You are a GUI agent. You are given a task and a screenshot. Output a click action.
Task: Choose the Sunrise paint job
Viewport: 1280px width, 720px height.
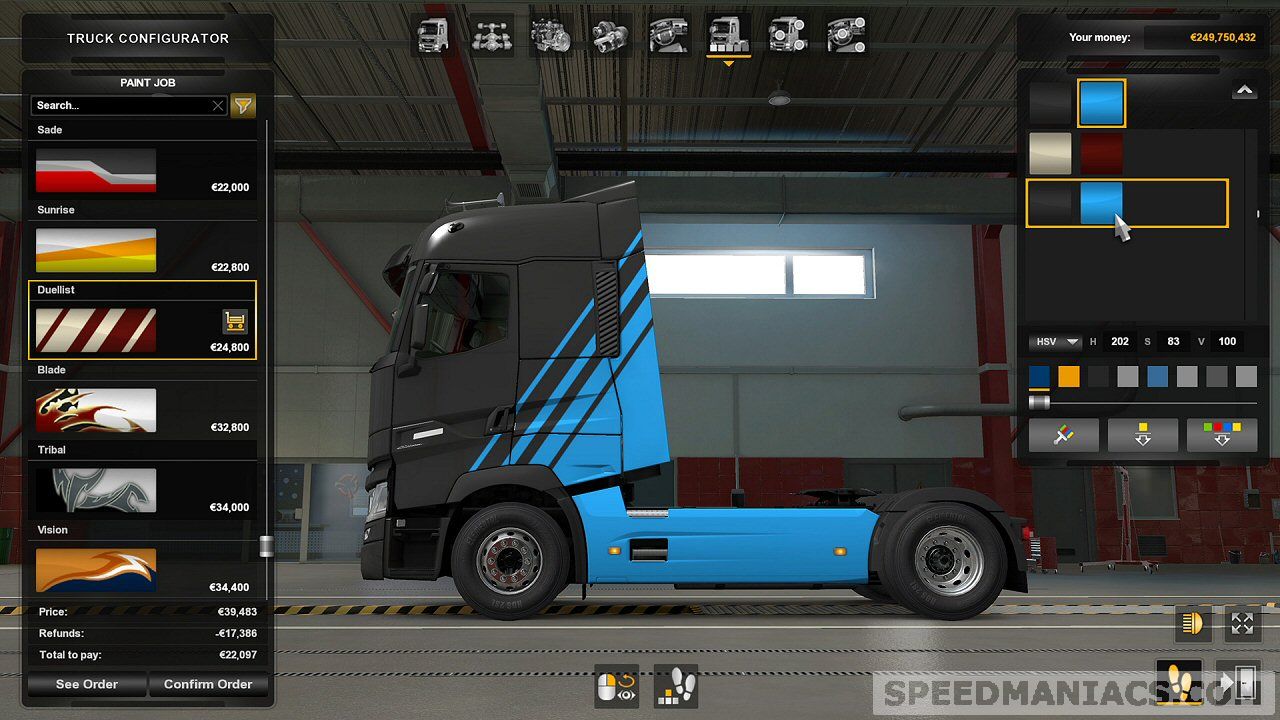click(x=96, y=250)
